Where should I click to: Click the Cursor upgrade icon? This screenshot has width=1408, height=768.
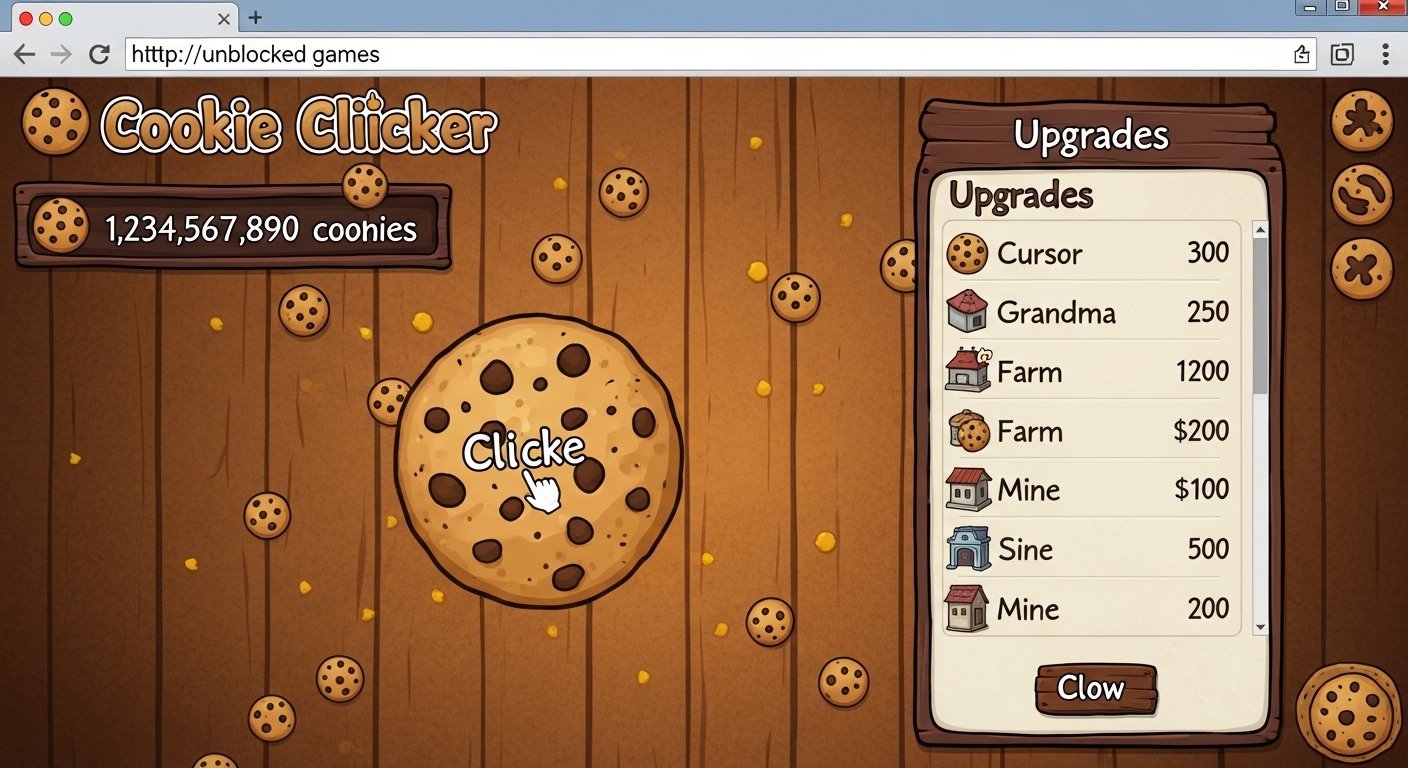[x=967, y=253]
